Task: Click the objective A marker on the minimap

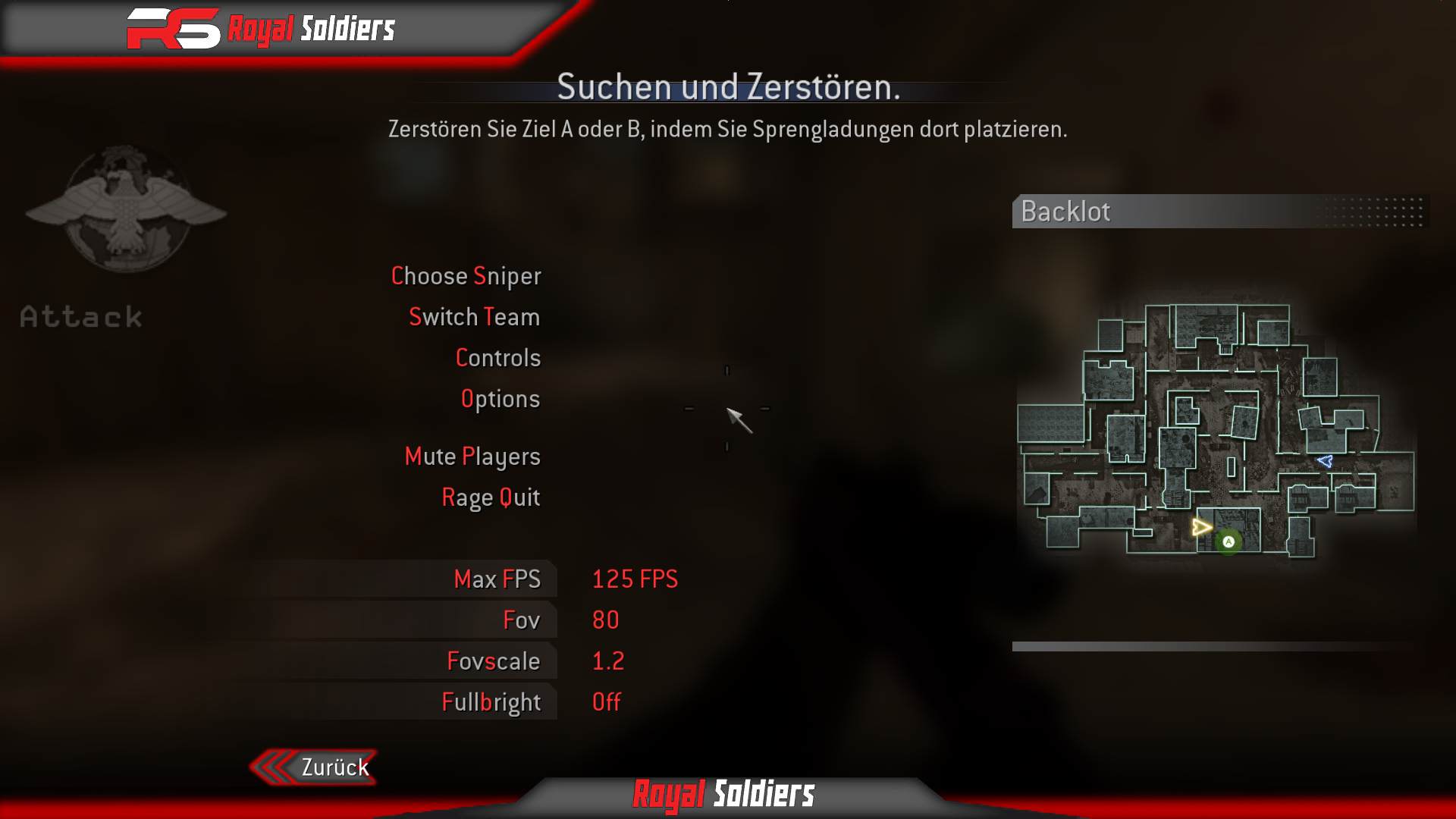Action: click(1228, 541)
